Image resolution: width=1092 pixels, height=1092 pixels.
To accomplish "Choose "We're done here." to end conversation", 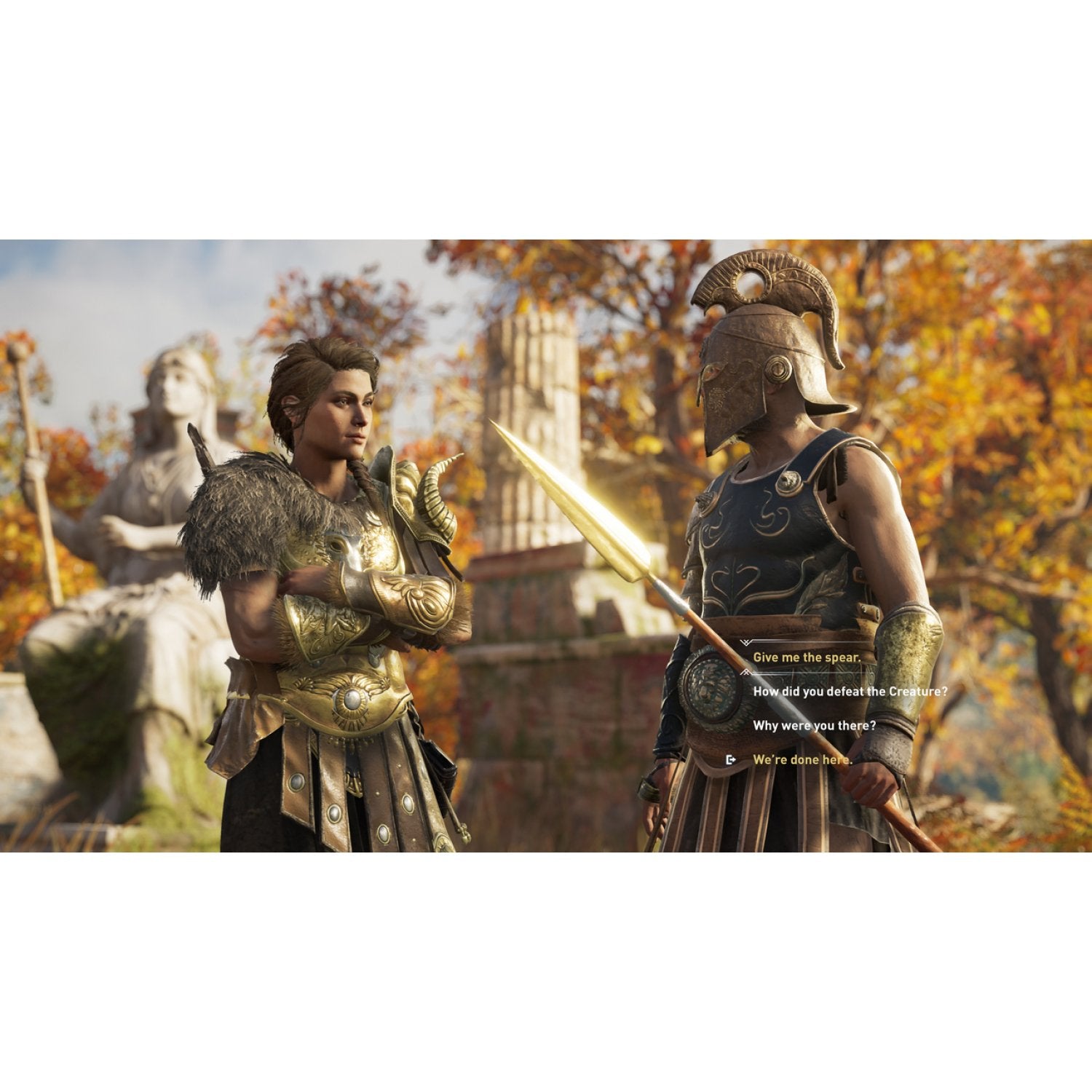I will click(804, 761).
